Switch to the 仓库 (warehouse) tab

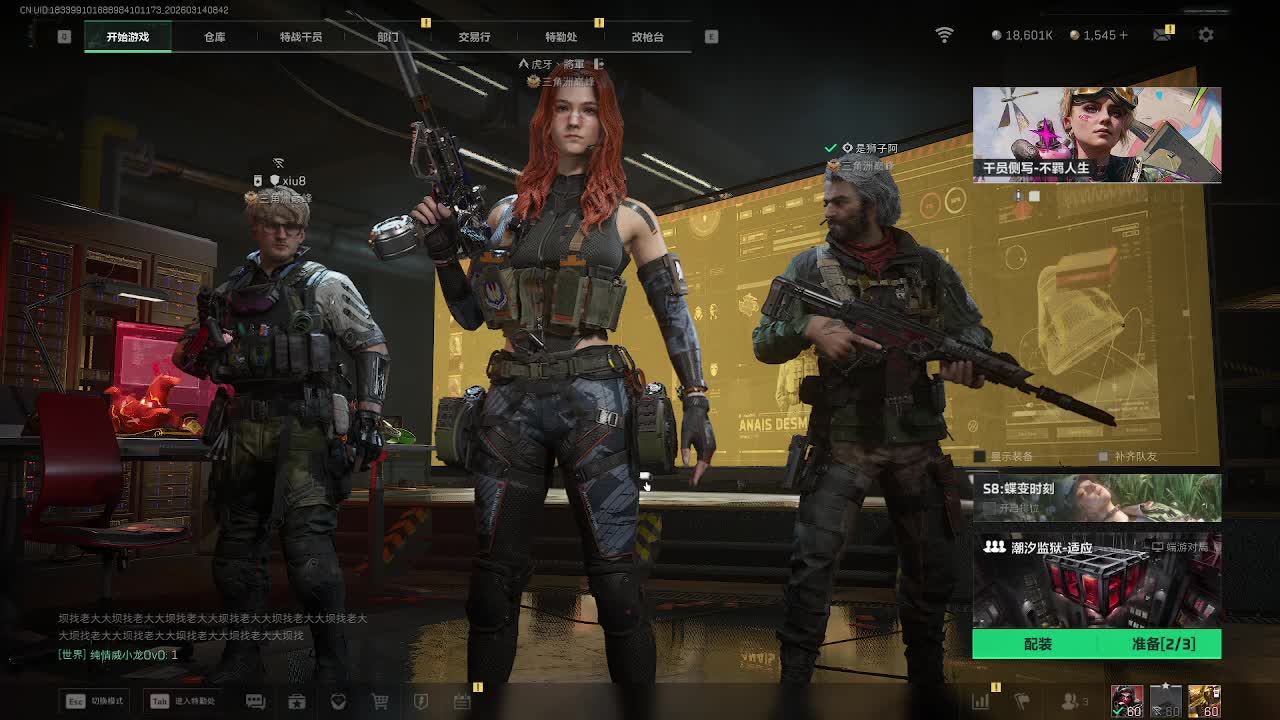click(215, 37)
